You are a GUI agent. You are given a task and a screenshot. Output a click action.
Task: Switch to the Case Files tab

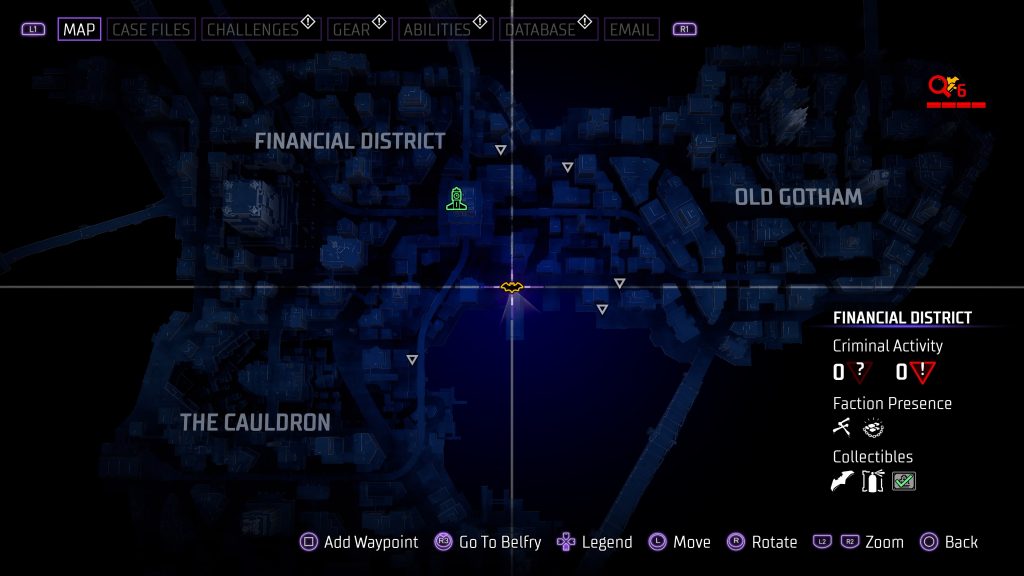tap(150, 29)
